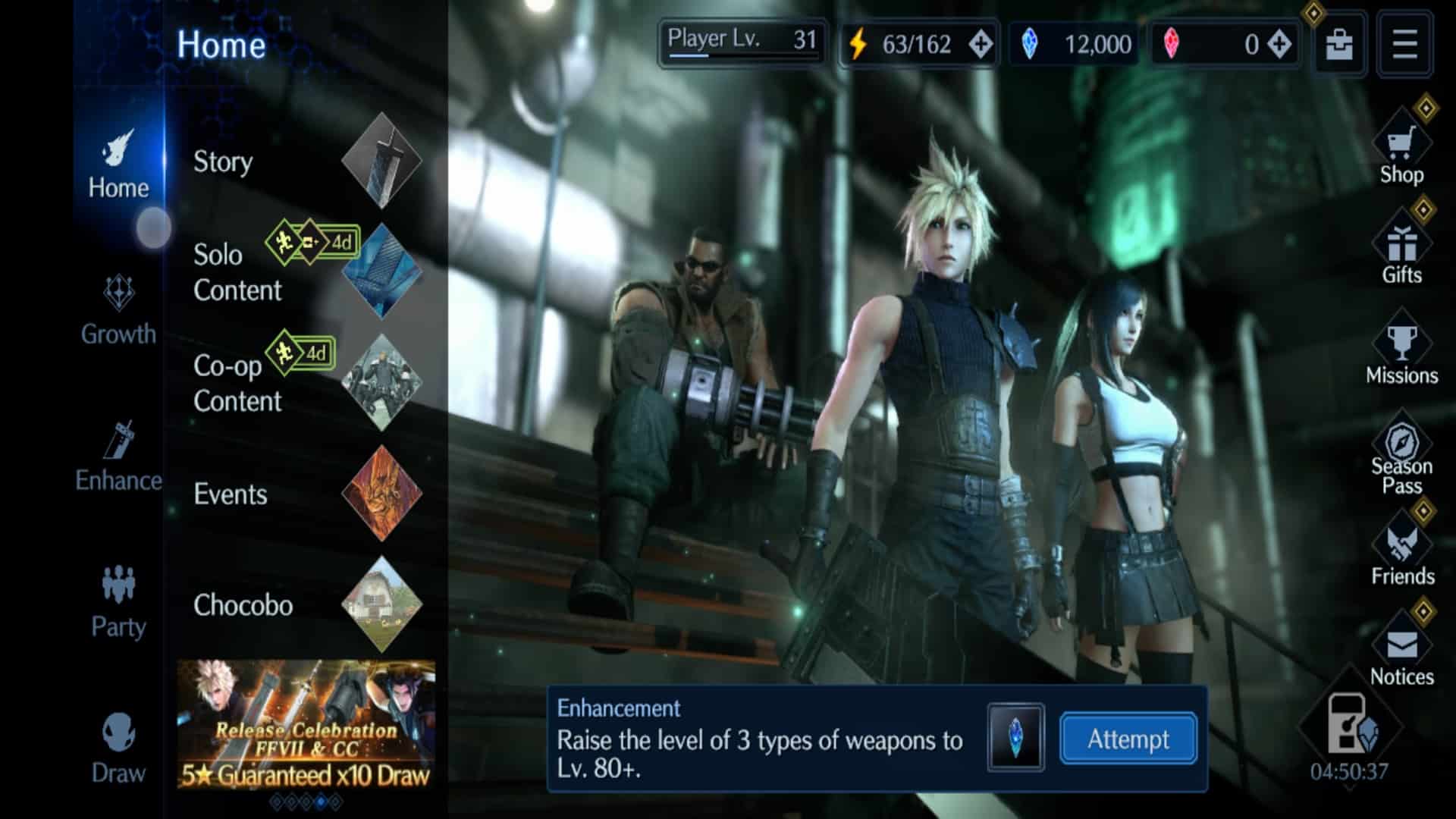
Task: Open the Party screen
Action: (x=118, y=603)
